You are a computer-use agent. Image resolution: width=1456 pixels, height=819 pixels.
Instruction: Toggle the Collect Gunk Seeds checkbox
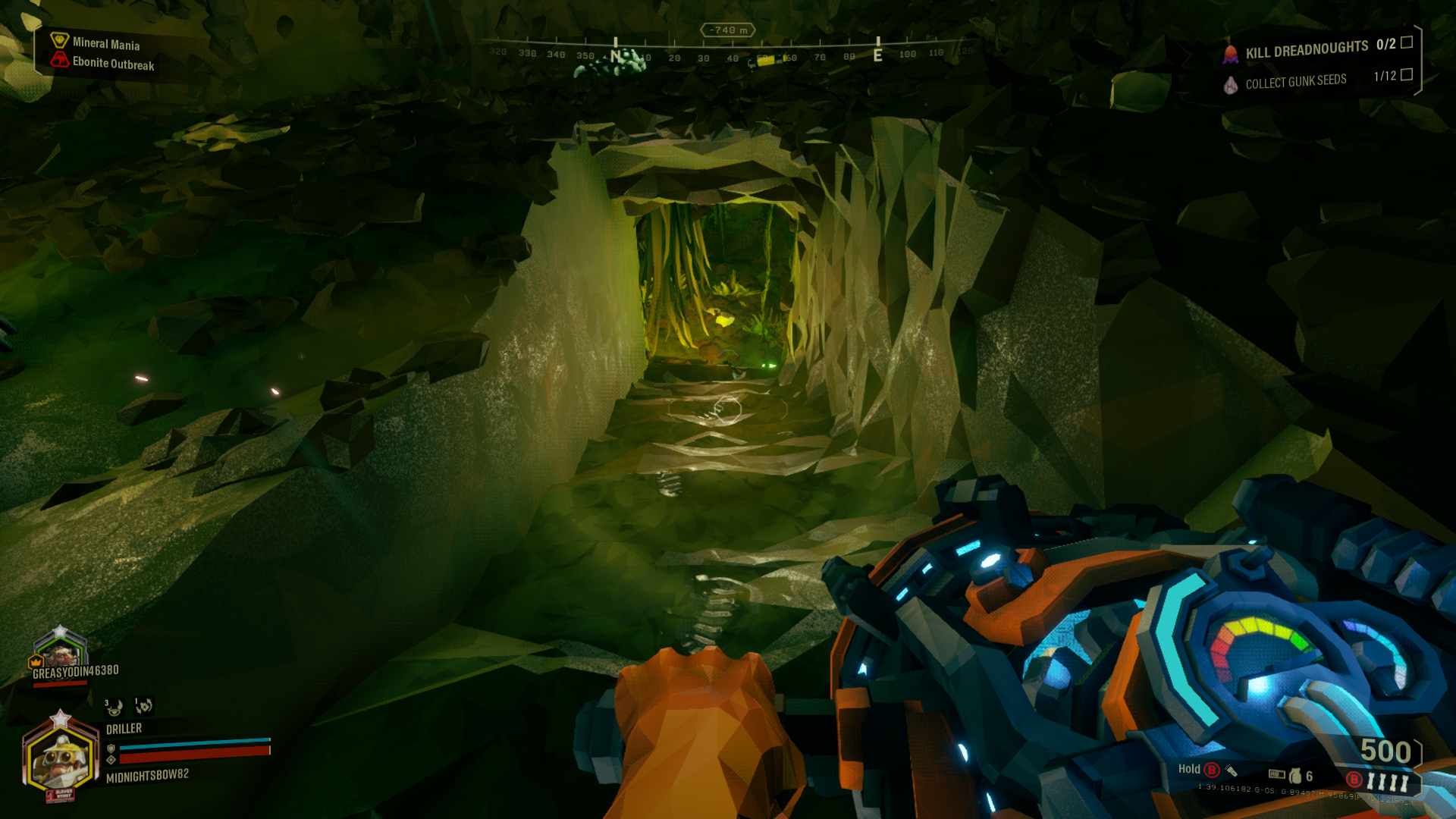click(x=1407, y=74)
